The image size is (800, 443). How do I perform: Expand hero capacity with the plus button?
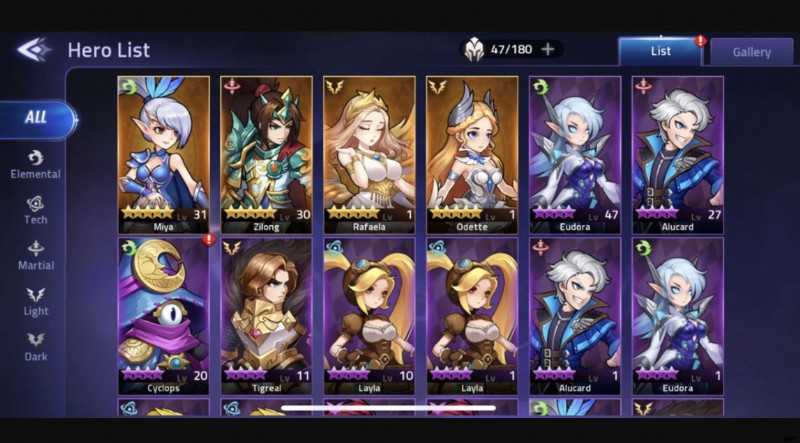coord(548,49)
